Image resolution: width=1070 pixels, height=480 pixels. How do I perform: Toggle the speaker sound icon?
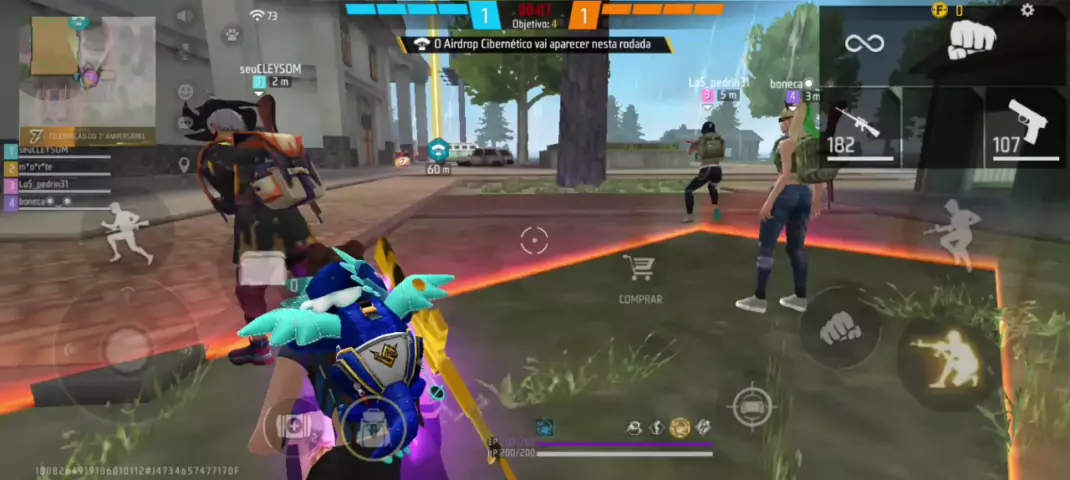tap(184, 16)
